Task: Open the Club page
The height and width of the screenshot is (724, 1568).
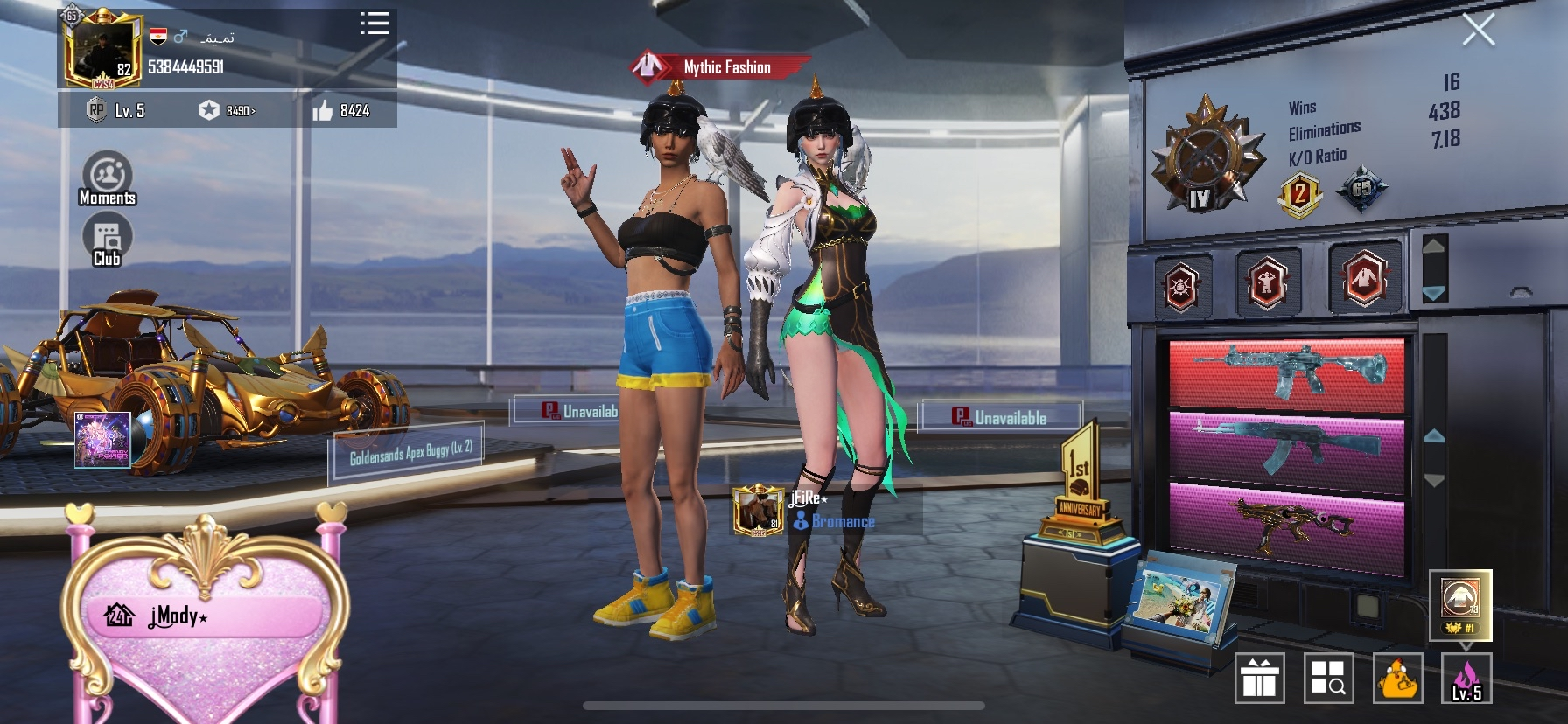Action: [x=107, y=240]
